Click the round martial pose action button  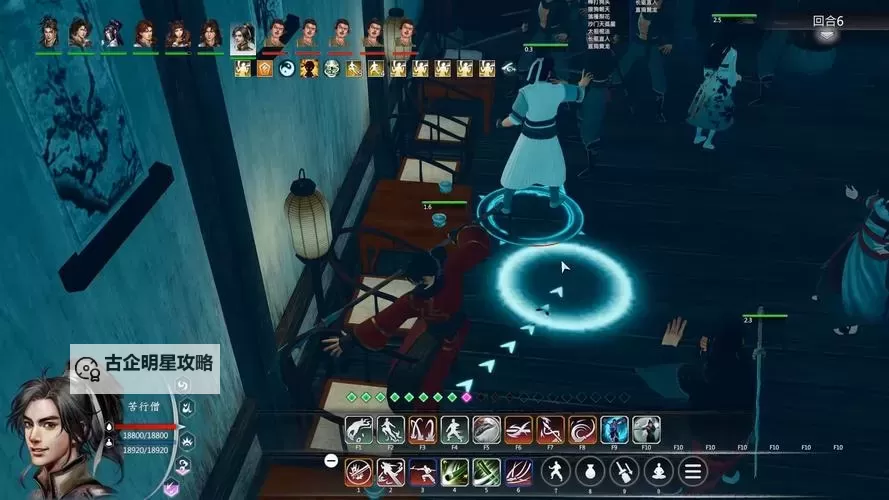tap(557, 471)
